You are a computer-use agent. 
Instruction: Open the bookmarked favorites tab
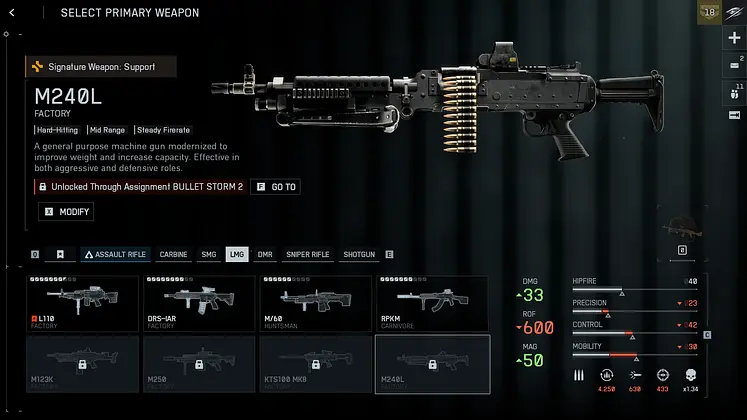[x=60, y=255]
